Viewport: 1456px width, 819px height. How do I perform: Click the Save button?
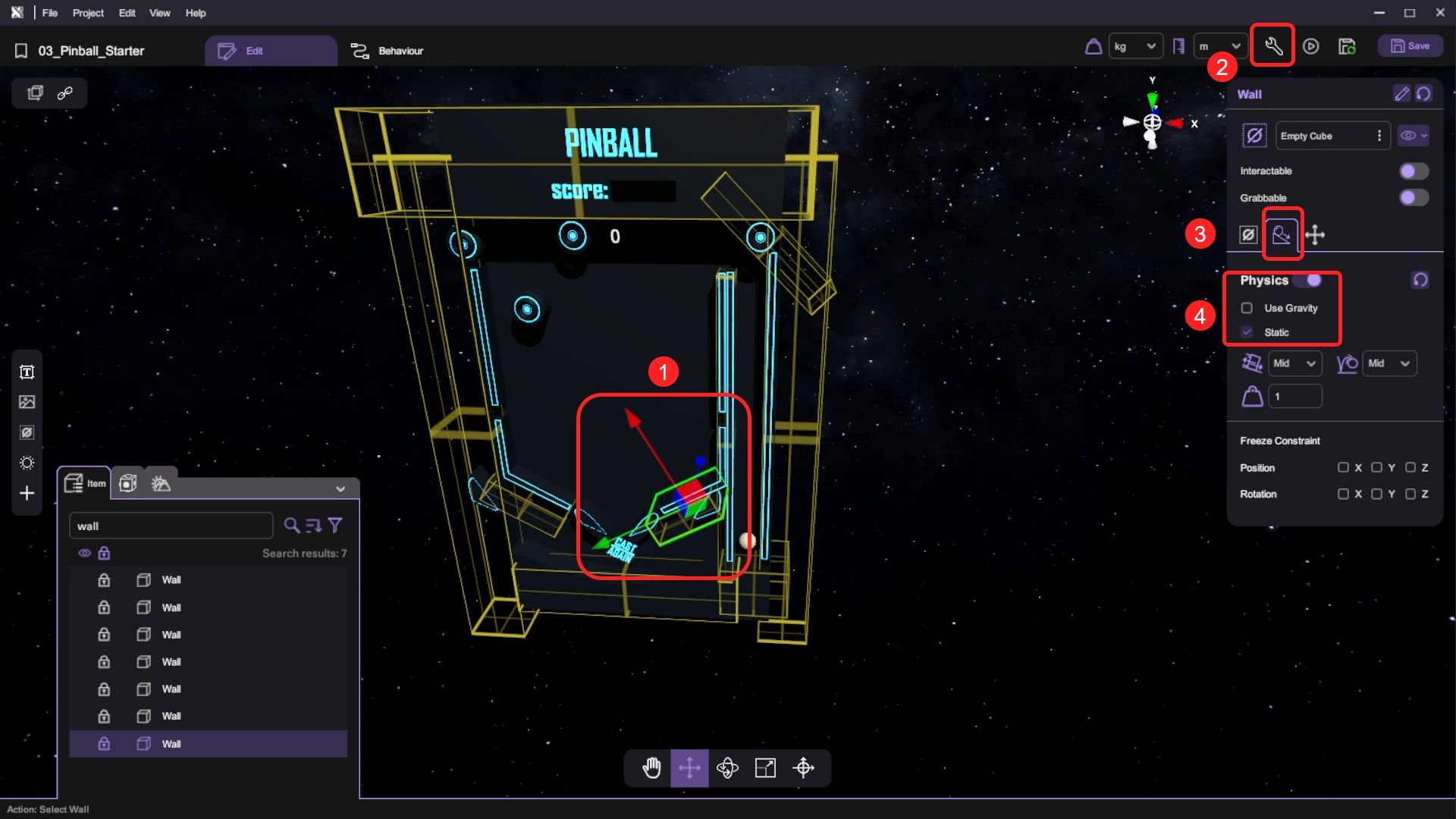1410,46
